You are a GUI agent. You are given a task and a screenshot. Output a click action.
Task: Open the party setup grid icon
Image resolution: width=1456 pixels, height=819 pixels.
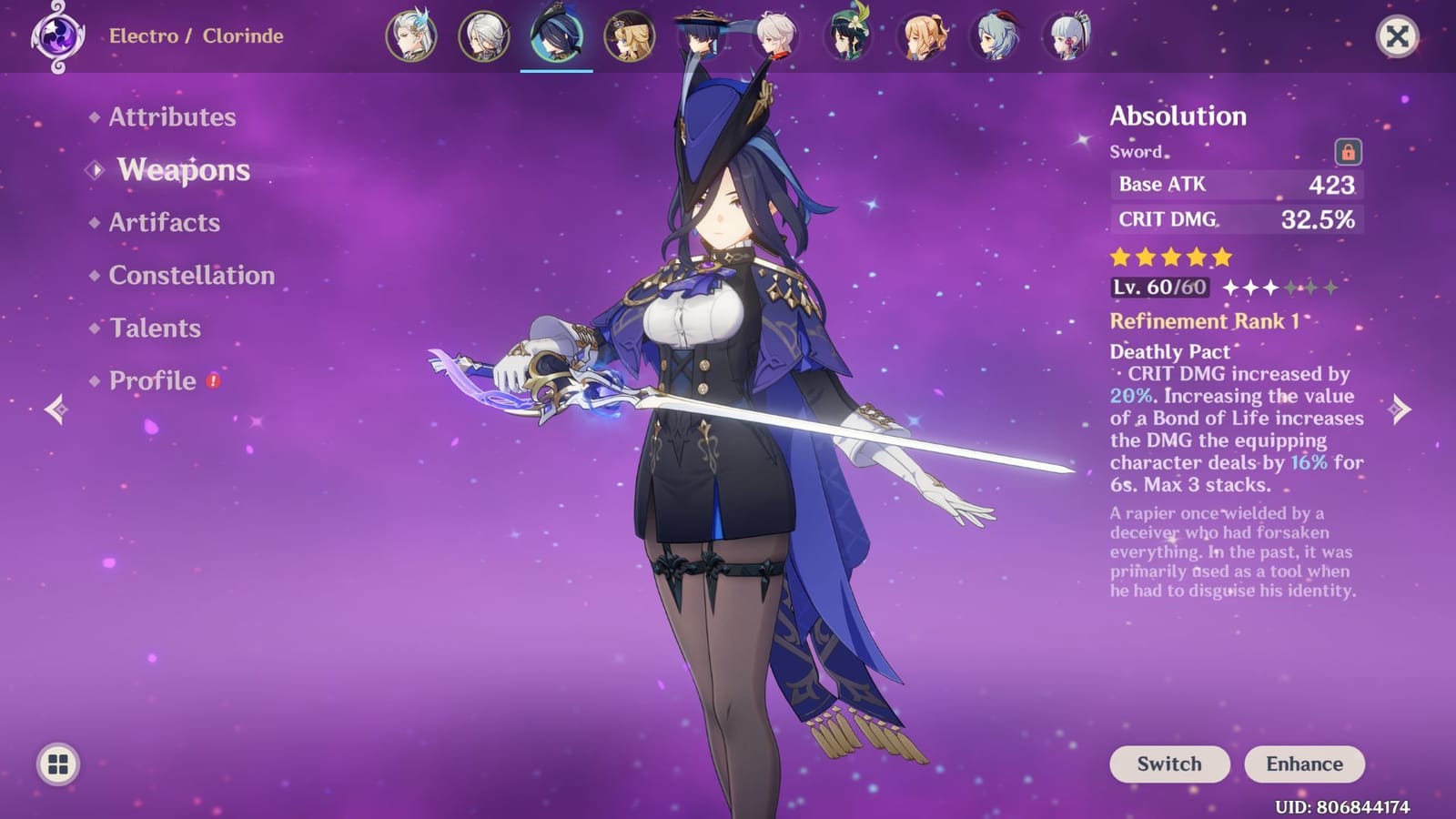tap(56, 763)
